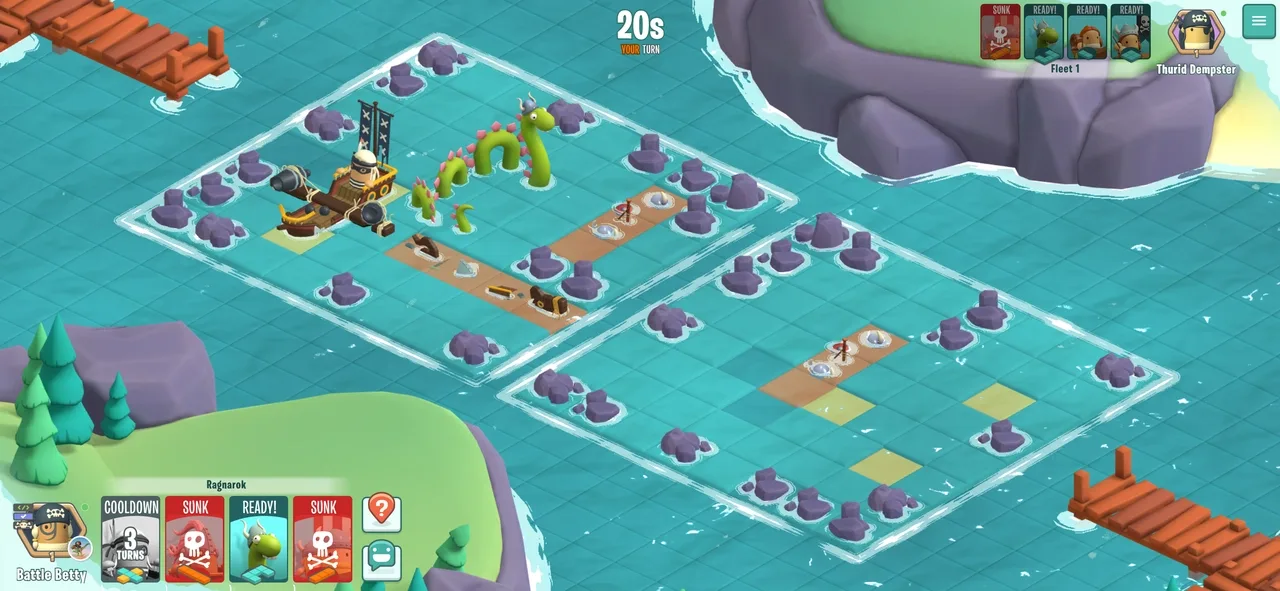This screenshot has height=591, width=1280.
Task: Click the Sunk castle tower card in Ragnarok
Action: click(322, 539)
